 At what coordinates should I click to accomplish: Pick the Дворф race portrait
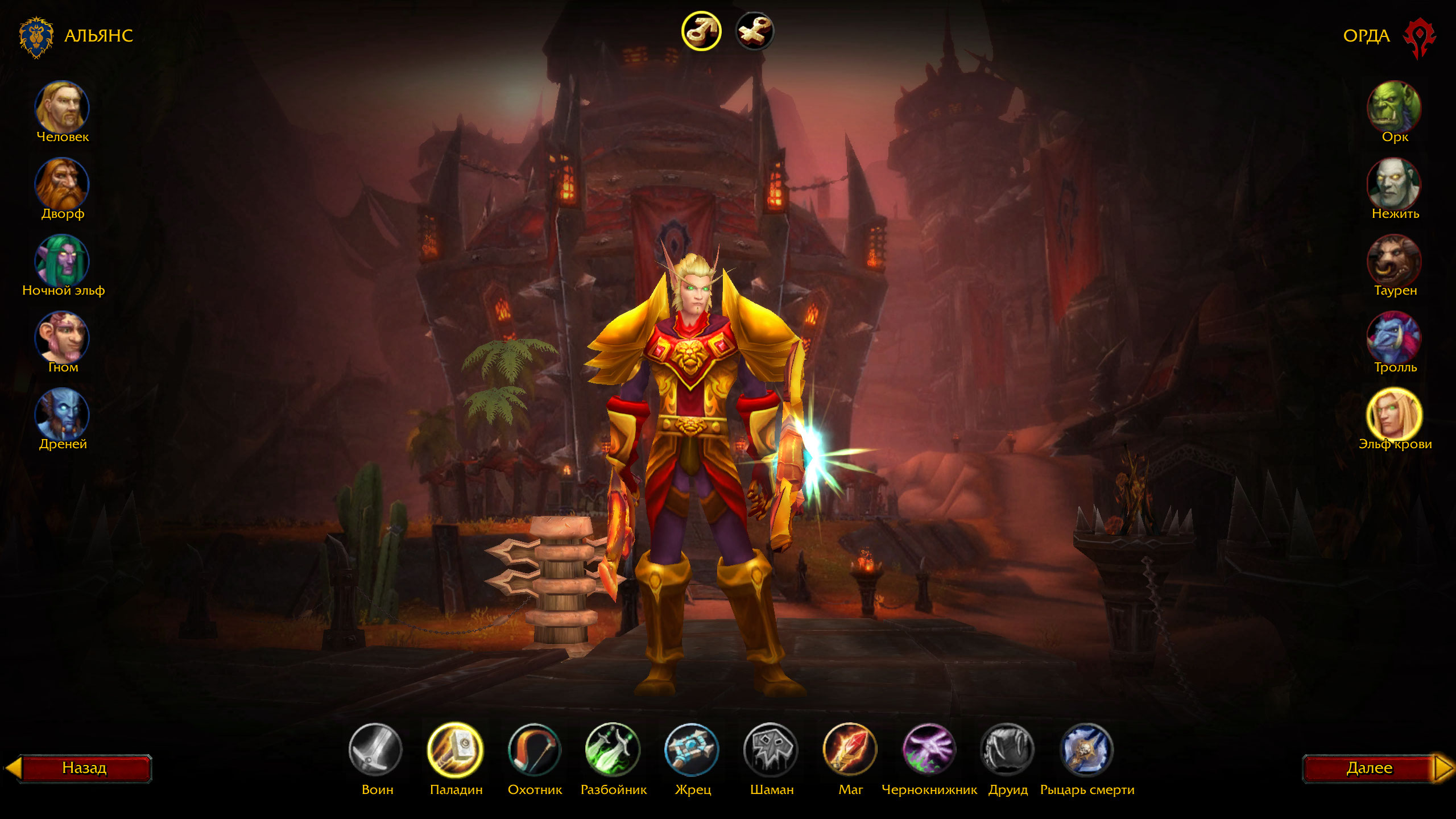[62, 184]
